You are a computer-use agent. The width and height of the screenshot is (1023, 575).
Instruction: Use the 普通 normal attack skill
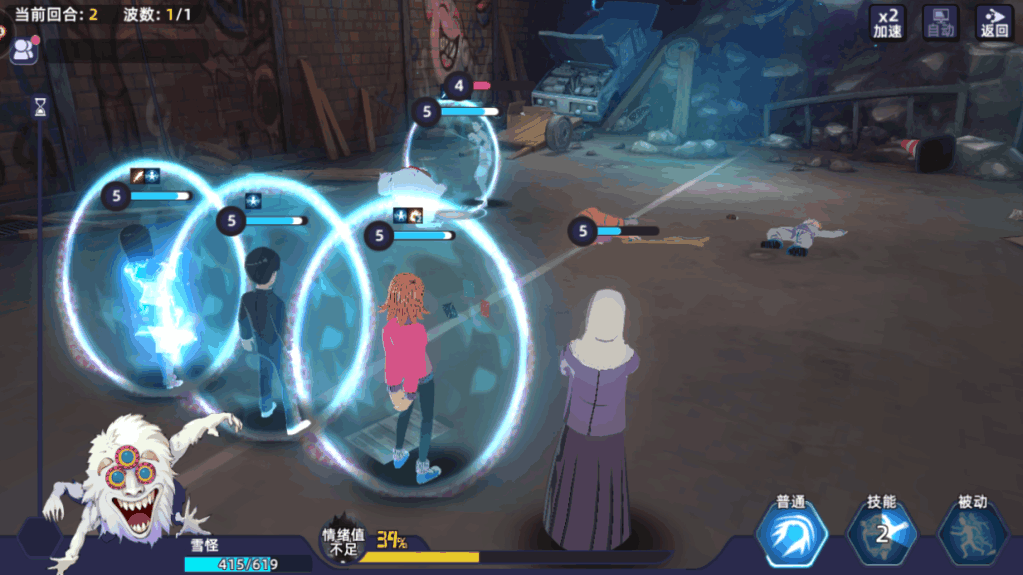[791, 532]
